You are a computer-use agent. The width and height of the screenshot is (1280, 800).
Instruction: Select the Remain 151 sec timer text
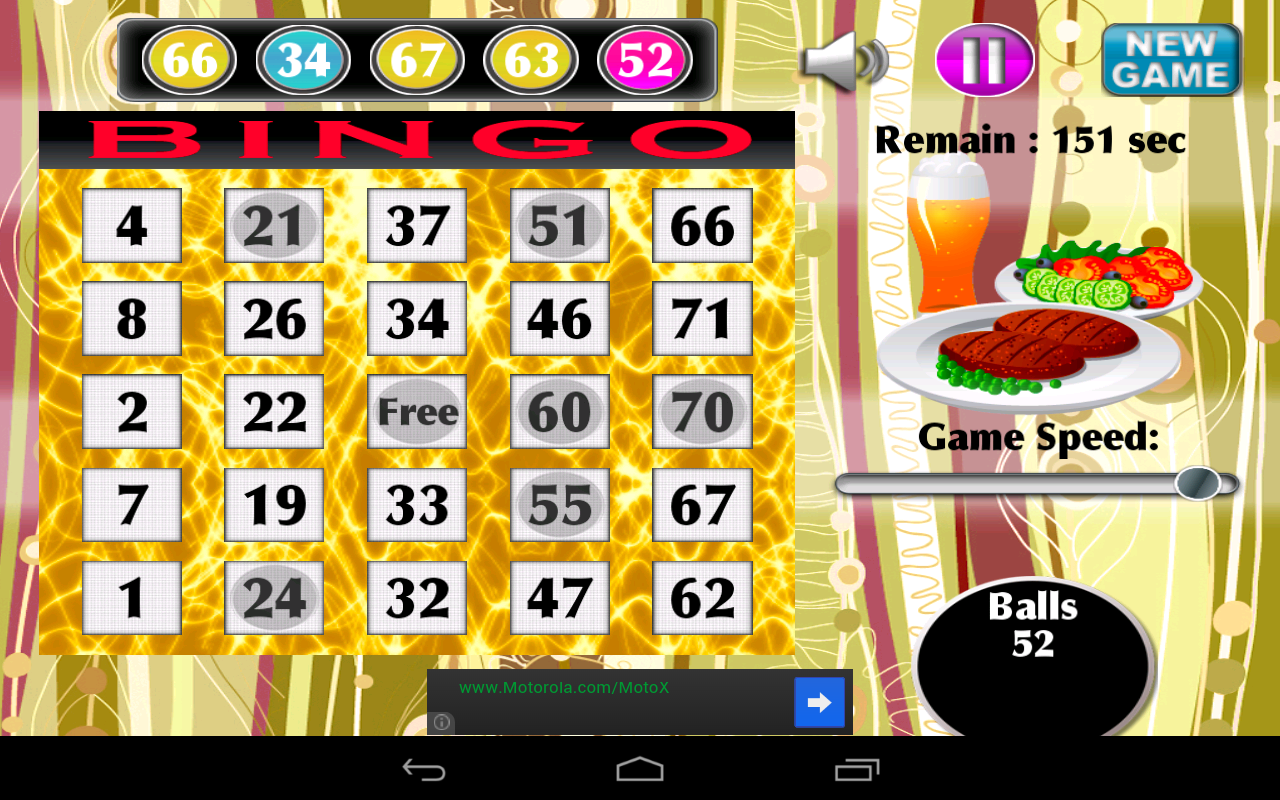pos(1030,139)
